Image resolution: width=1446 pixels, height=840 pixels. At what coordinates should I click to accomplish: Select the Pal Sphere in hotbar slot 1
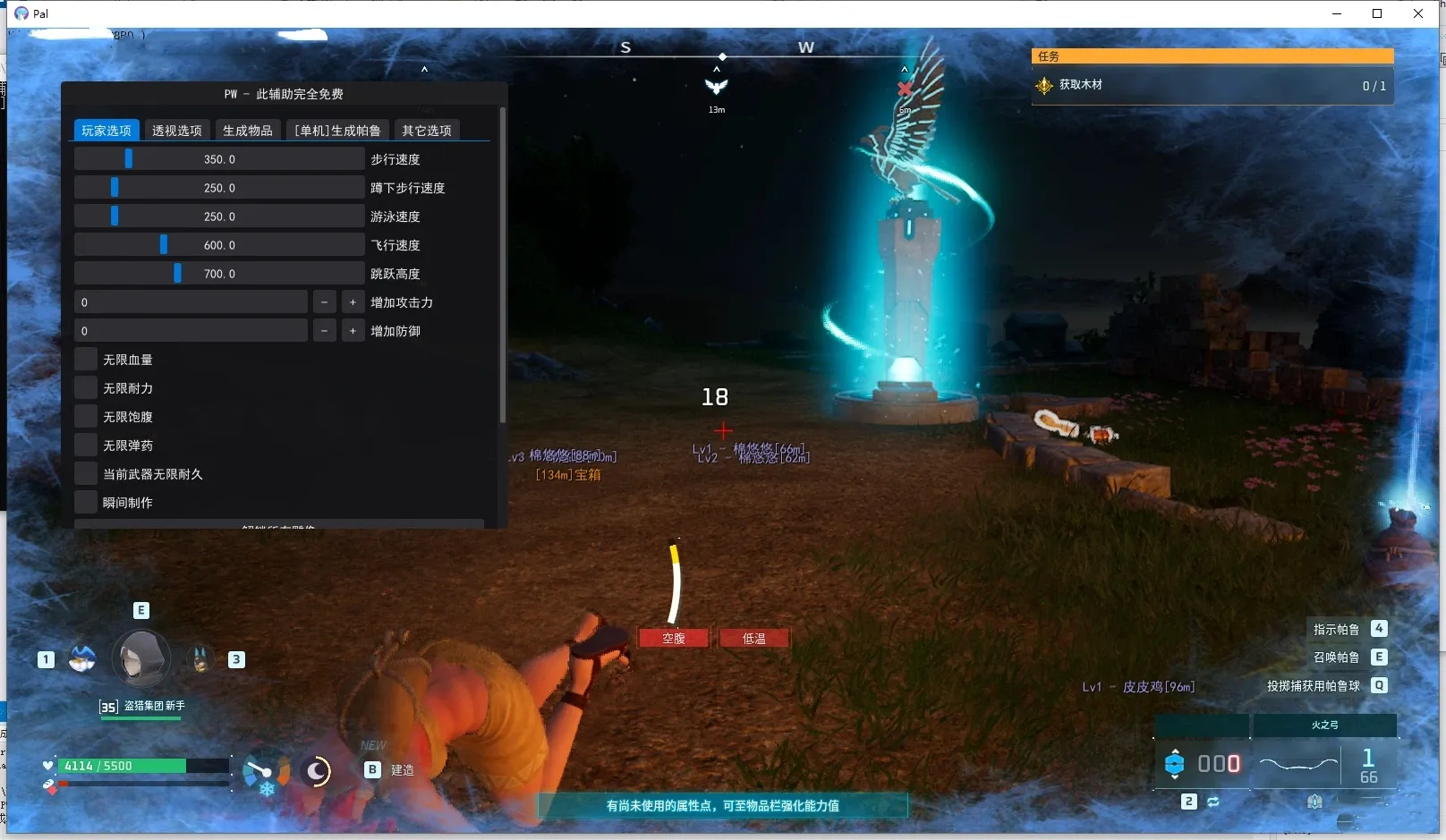(x=82, y=659)
